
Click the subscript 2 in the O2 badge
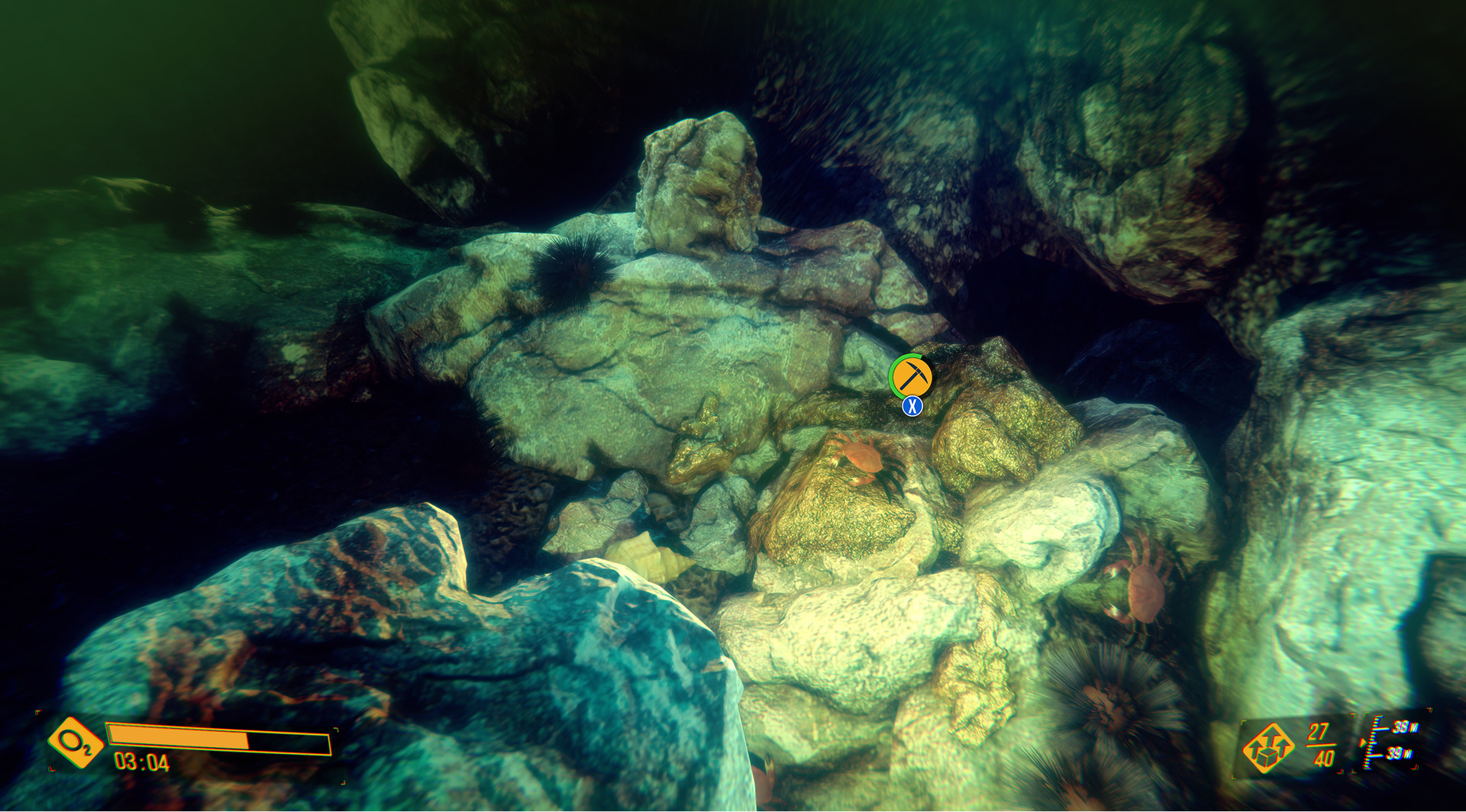click(87, 749)
